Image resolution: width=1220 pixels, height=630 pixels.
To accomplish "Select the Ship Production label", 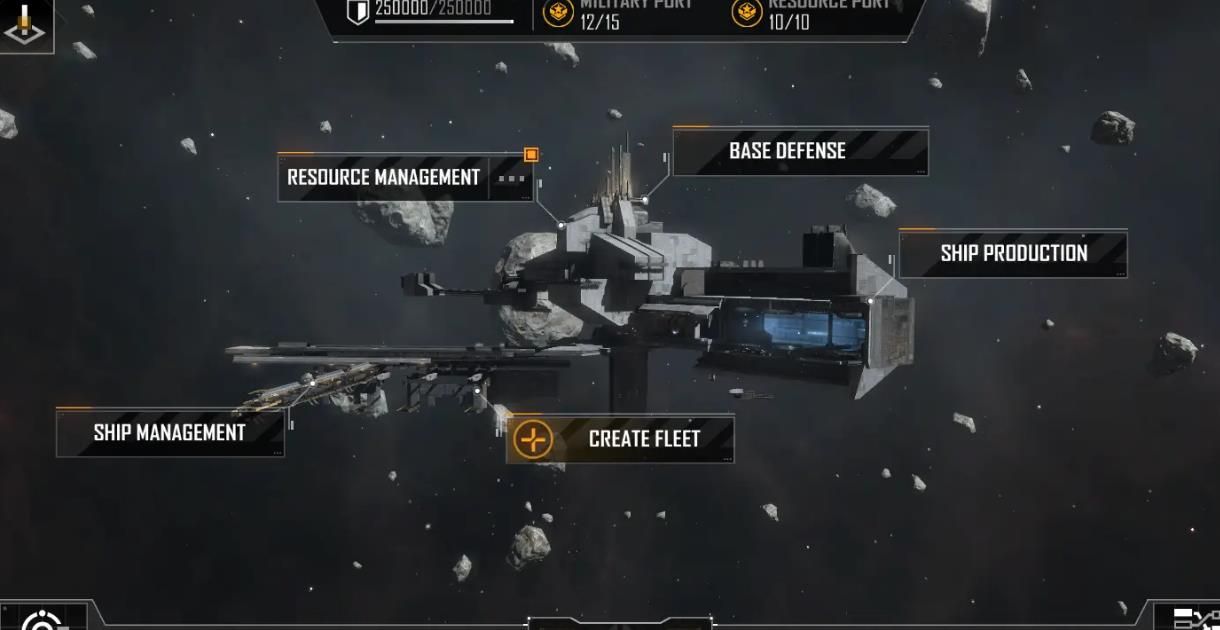I will (1012, 254).
